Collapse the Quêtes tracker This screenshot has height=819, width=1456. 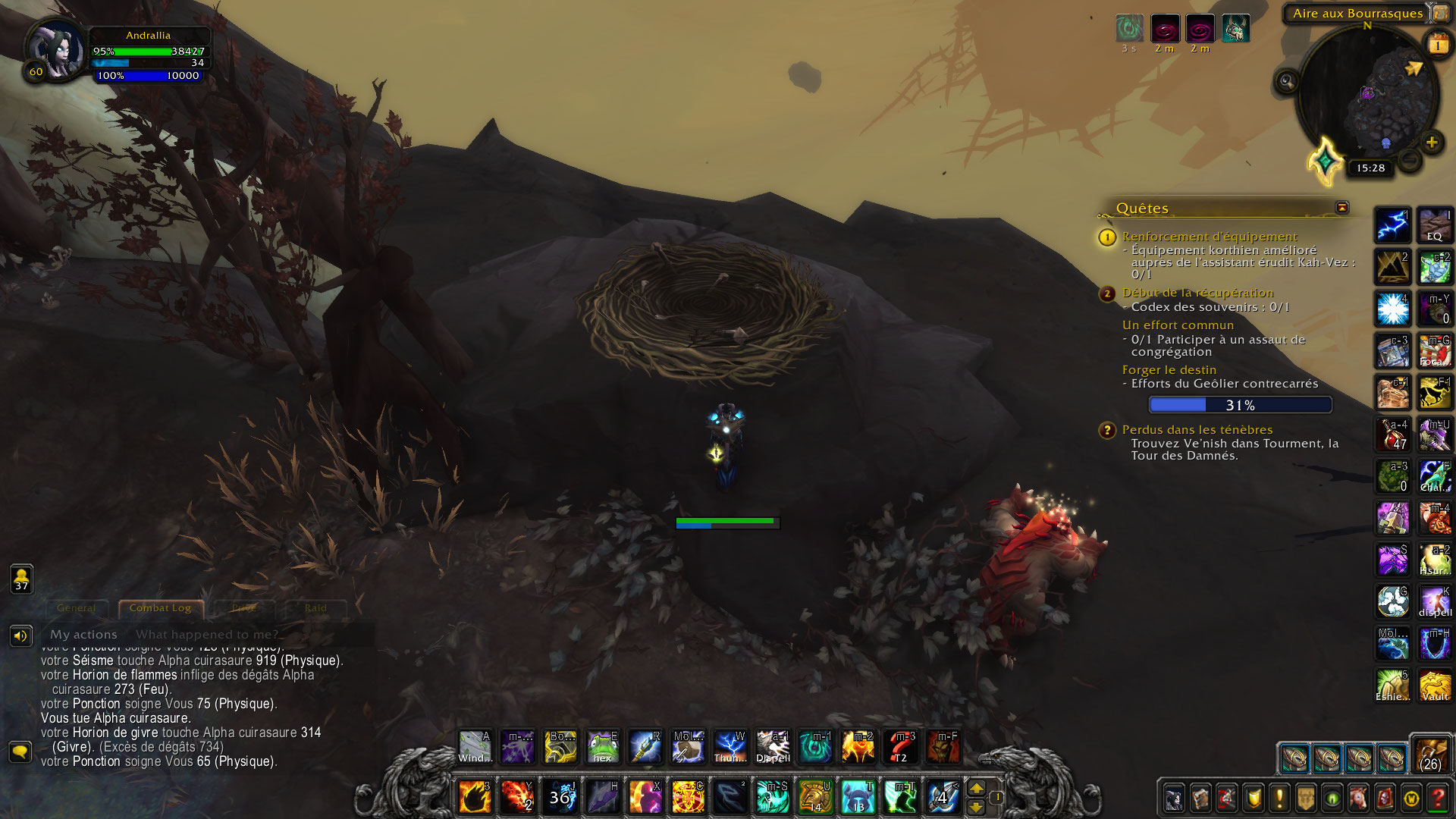pos(1341,208)
